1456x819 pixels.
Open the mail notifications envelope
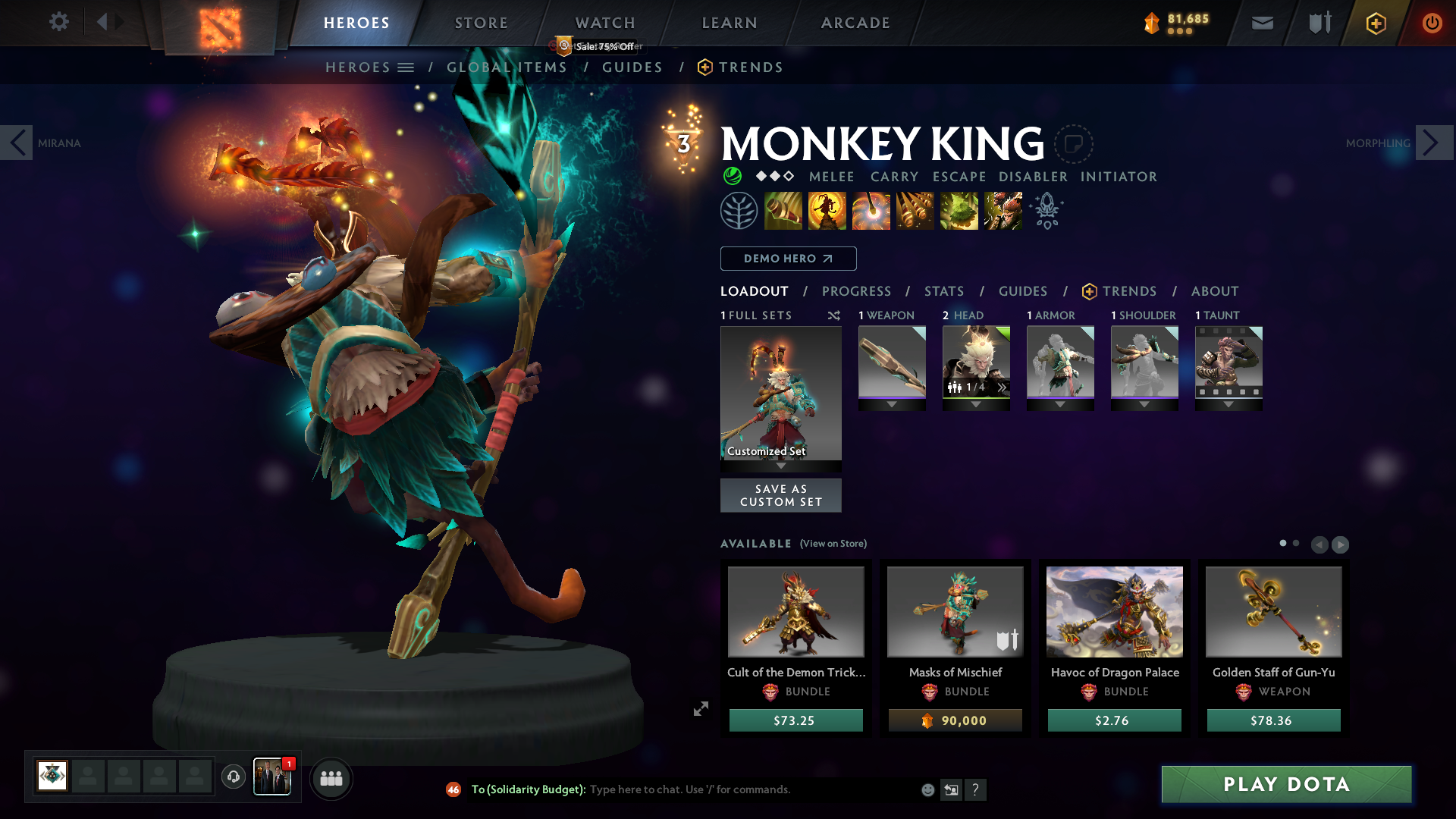point(1261,23)
